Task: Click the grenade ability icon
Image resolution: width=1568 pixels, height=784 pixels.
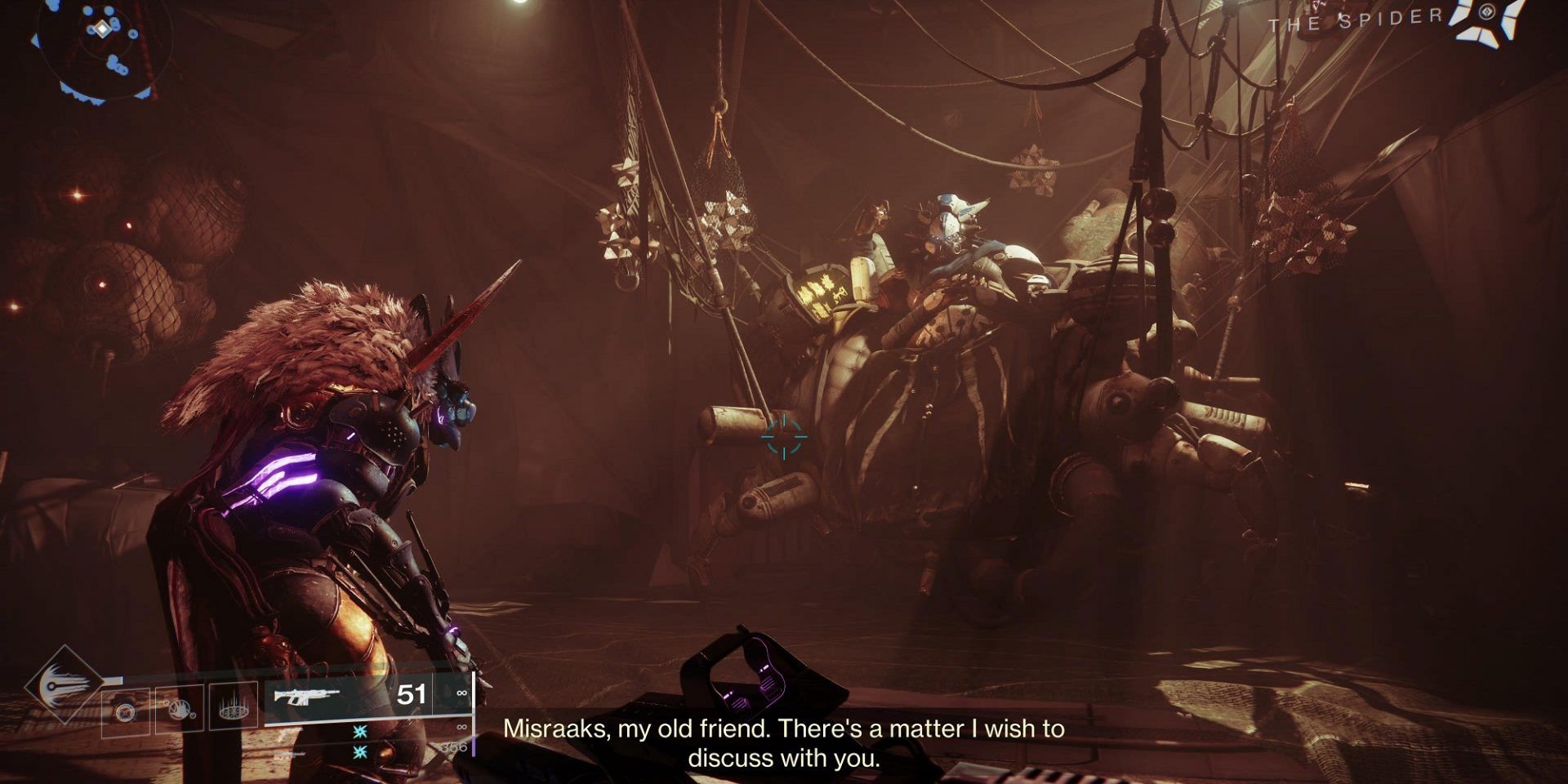Action: point(125,712)
